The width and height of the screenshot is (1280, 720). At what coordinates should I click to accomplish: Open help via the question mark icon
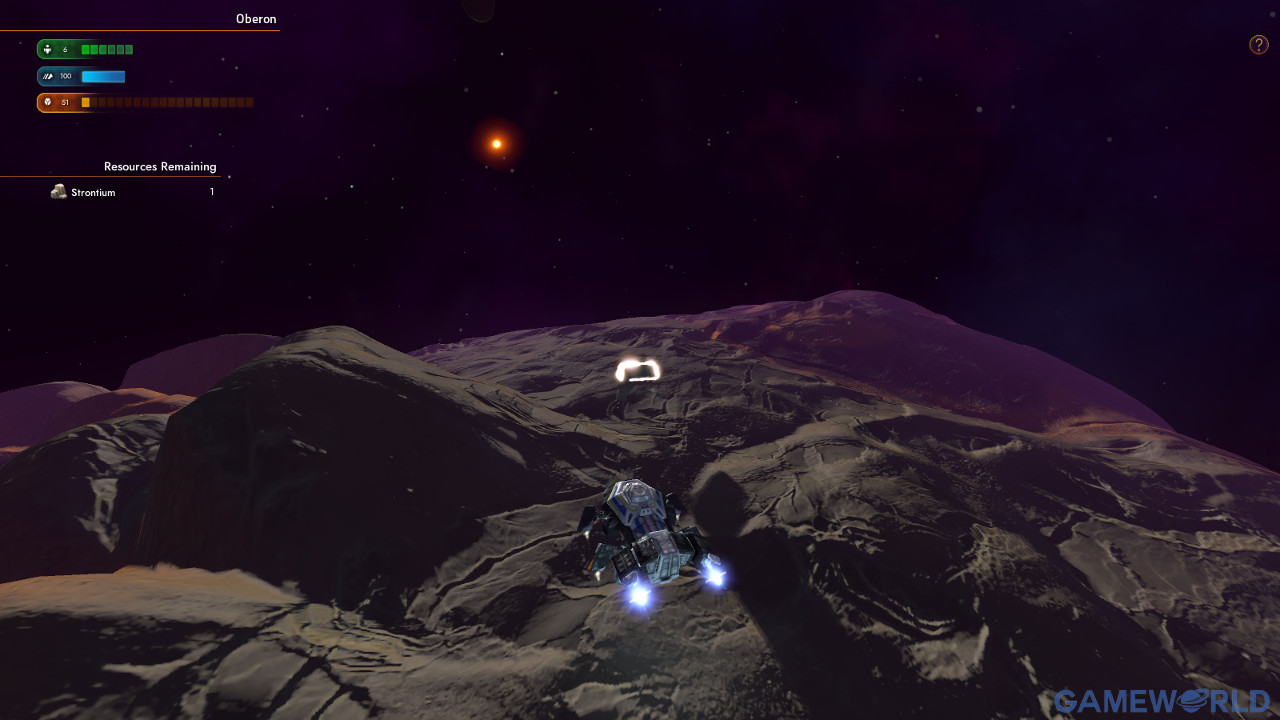1258,44
